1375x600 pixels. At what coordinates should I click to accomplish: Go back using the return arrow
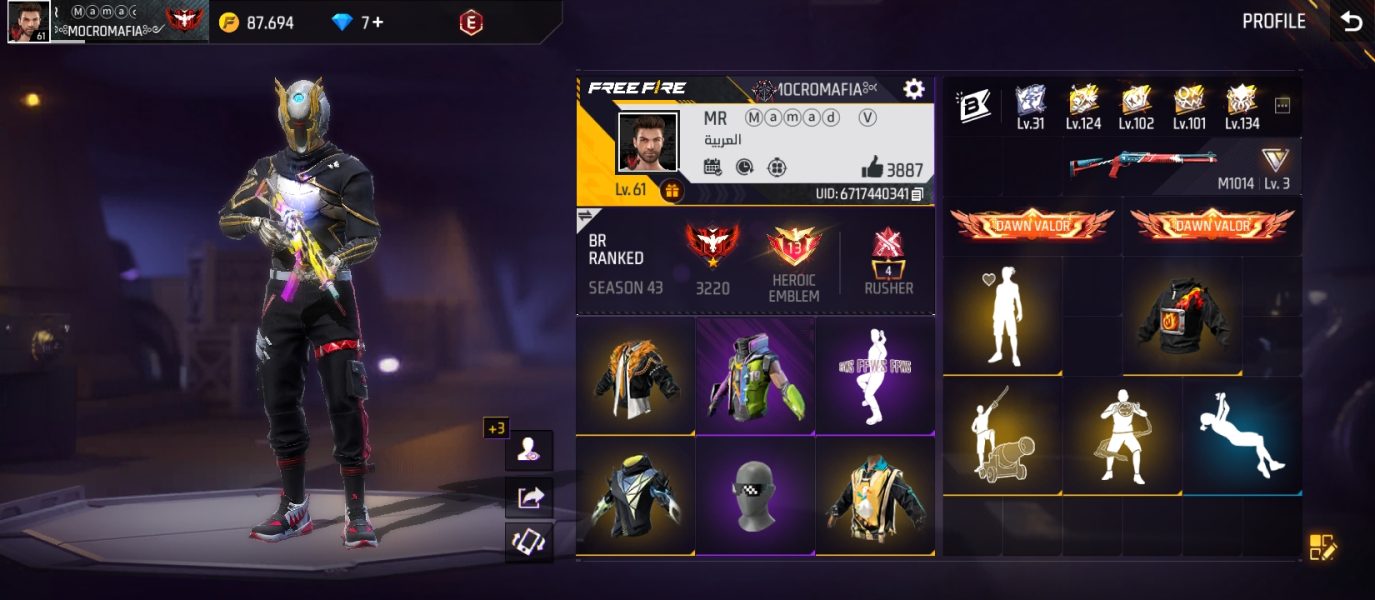(1352, 21)
